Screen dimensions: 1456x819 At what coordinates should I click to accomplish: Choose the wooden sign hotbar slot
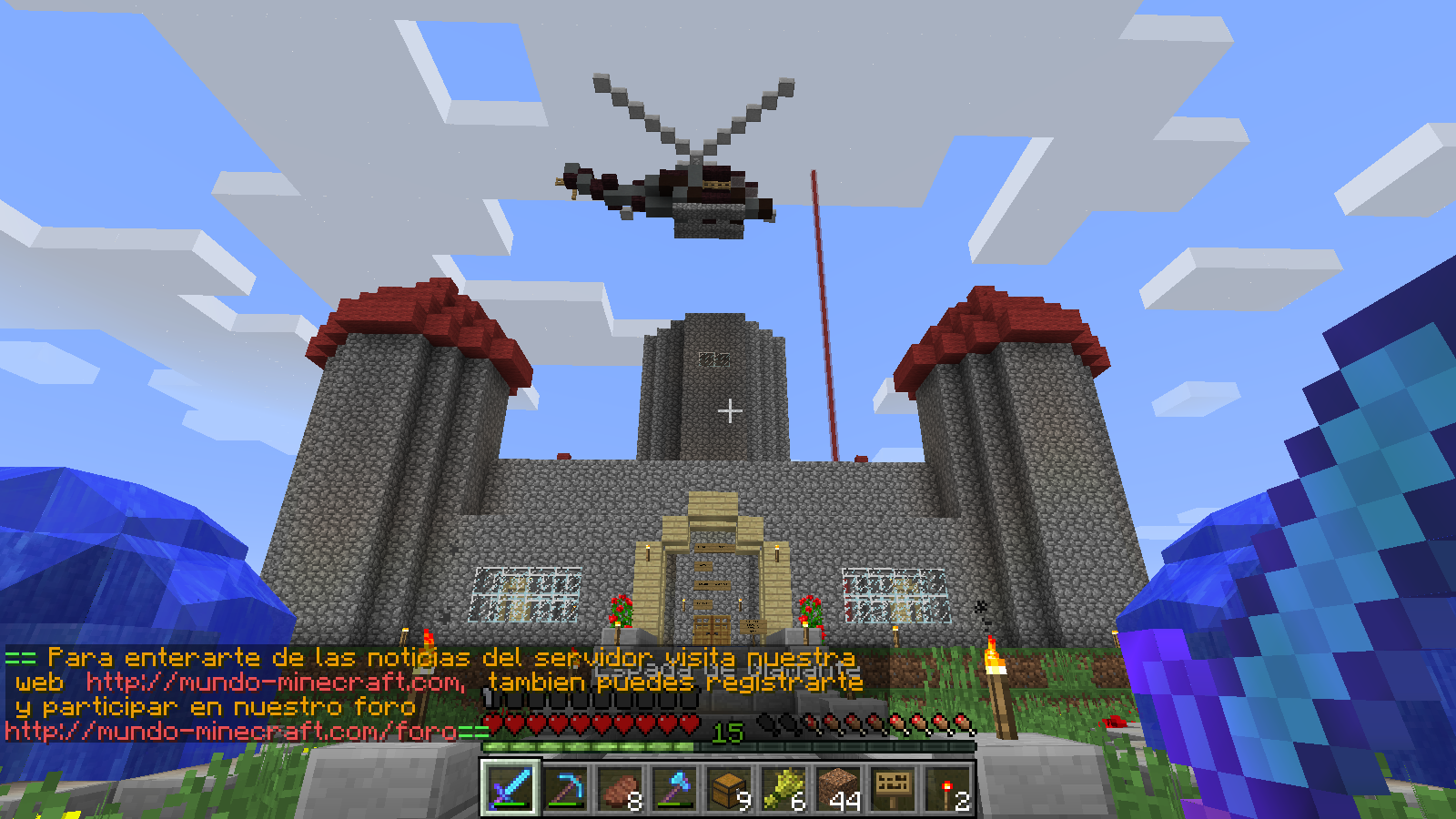(x=893, y=787)
